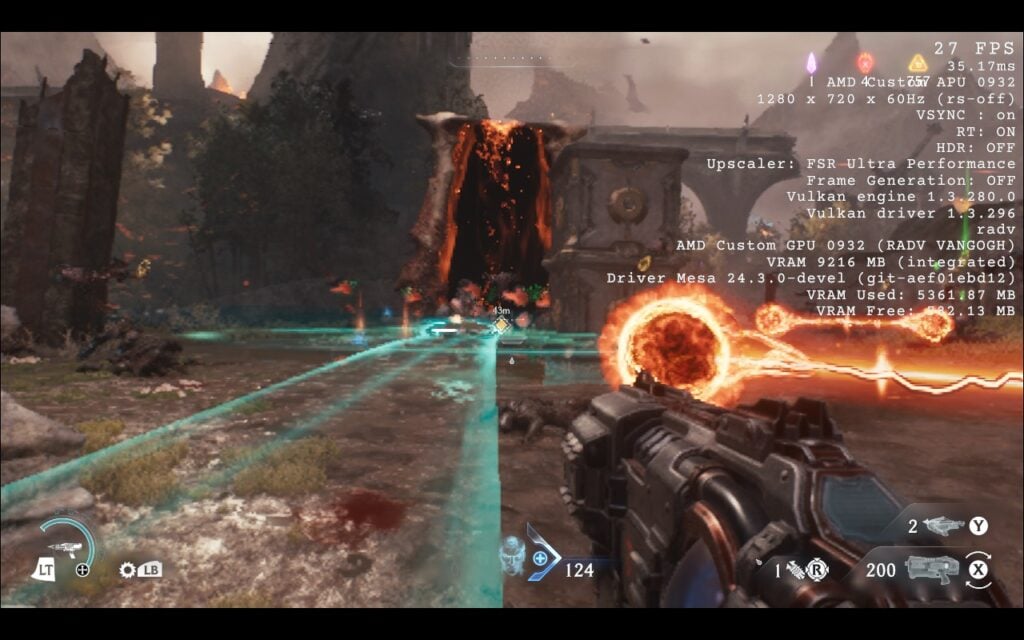The height and width of the screenshot is (640, 1024).
Task: Select the purple crystal resource icon
Action: tap(812, 63)
